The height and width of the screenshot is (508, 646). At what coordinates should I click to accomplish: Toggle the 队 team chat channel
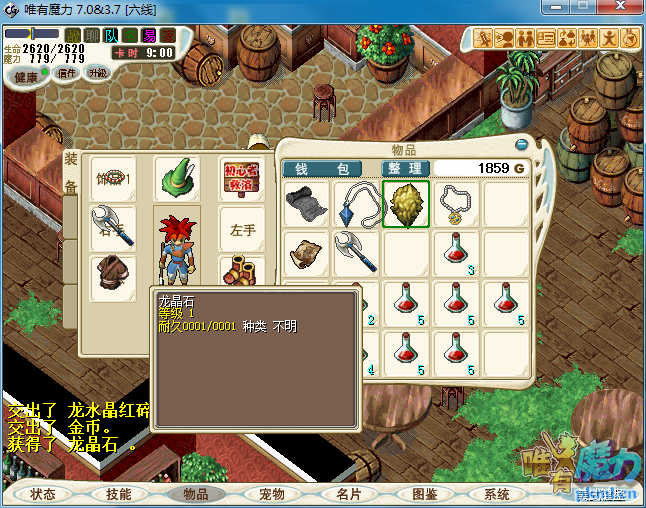[111, 36]
